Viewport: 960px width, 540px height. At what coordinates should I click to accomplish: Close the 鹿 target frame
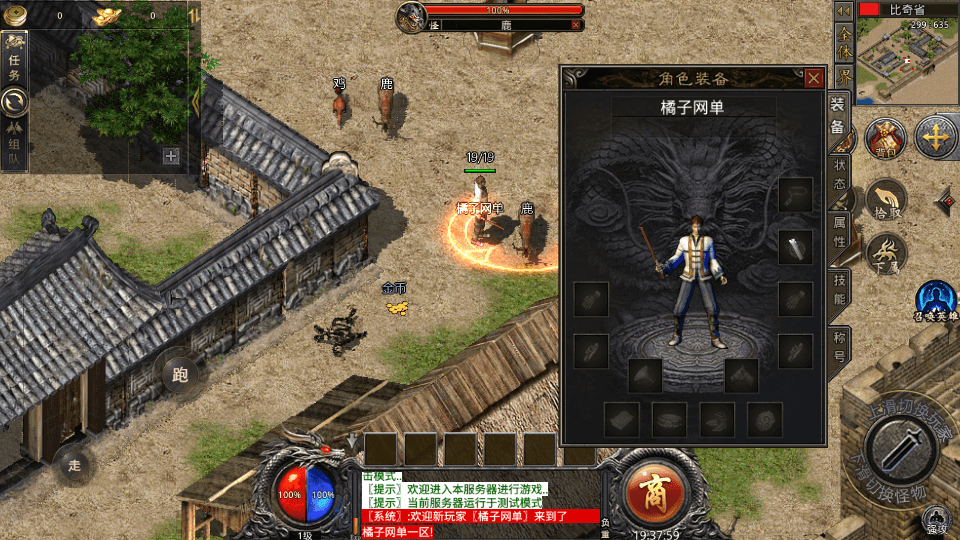pyautogui.click(x=576, y=24)
